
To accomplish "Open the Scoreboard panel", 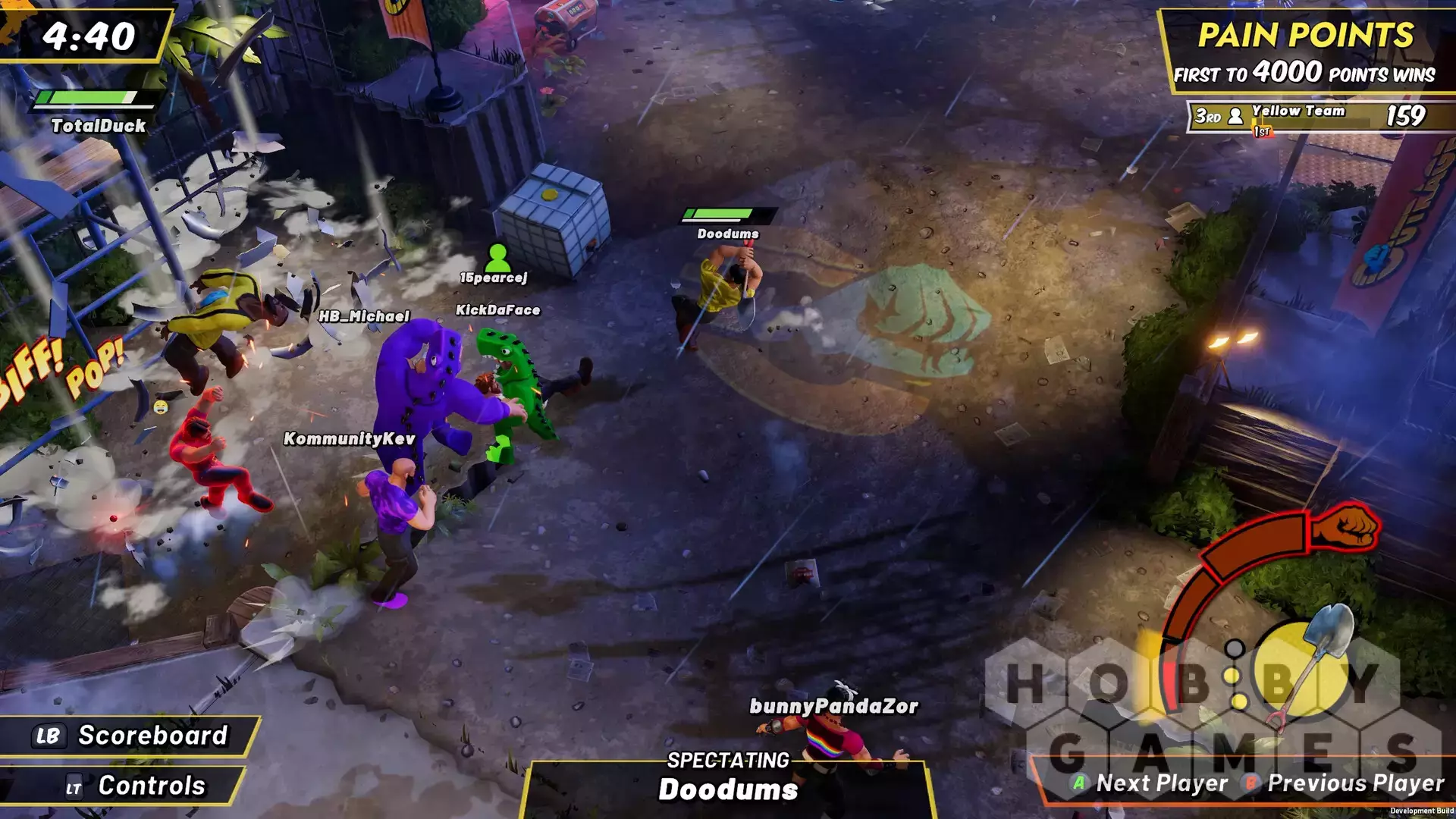I will point(130,736).
